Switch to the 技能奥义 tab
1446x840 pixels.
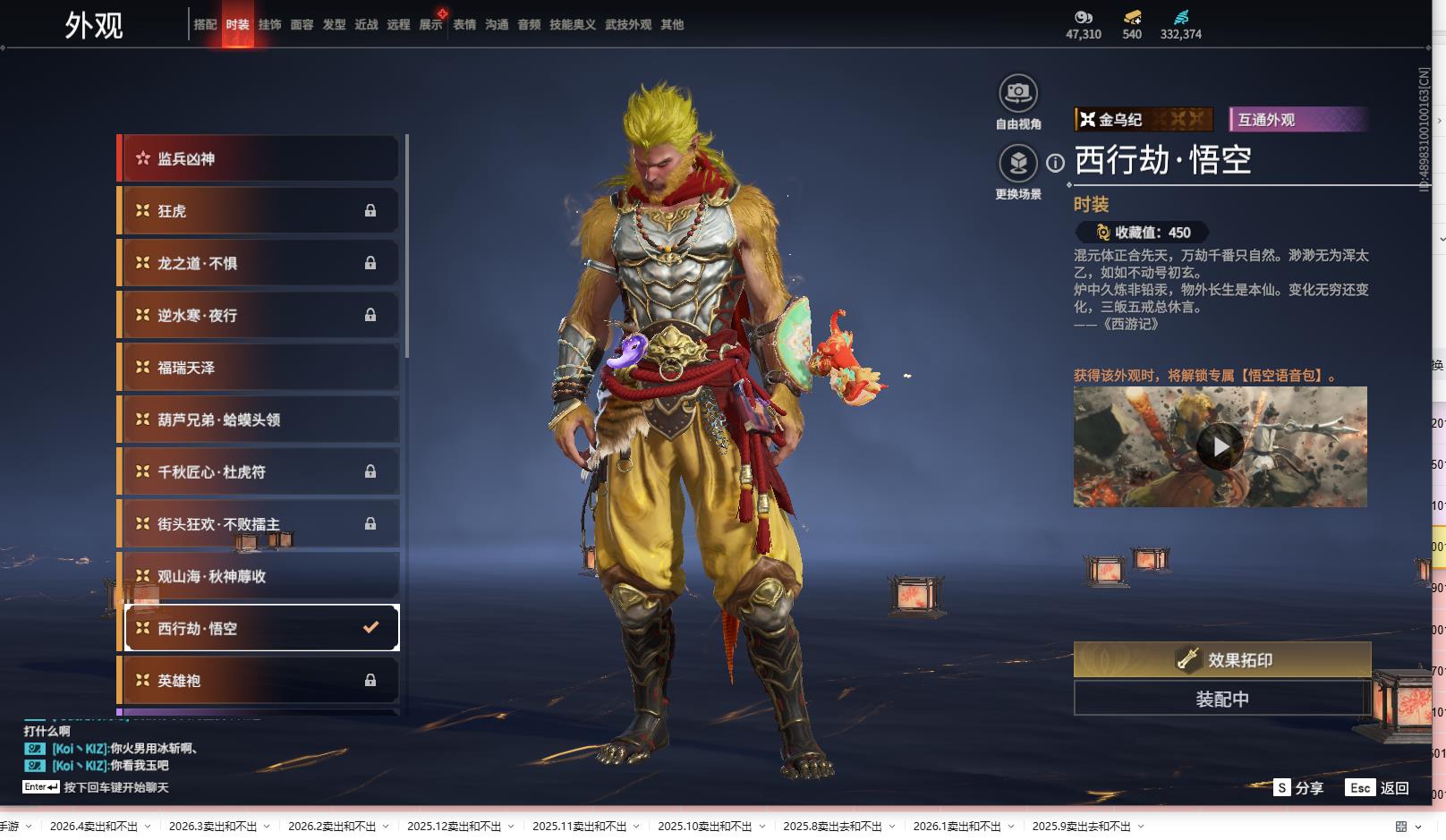(x=572, y=25)
